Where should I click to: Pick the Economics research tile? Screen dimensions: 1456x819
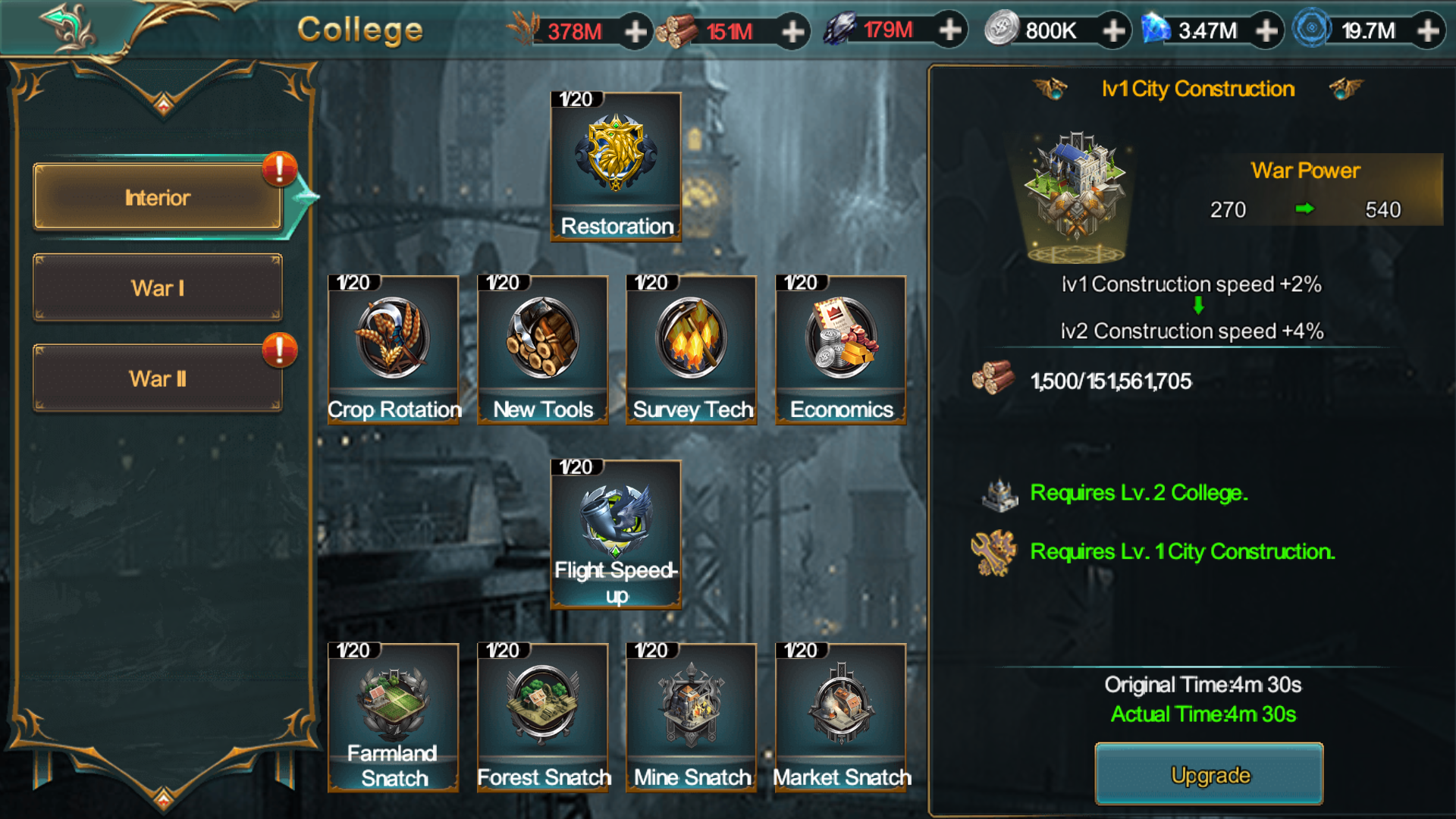click(x=840, y=350)
